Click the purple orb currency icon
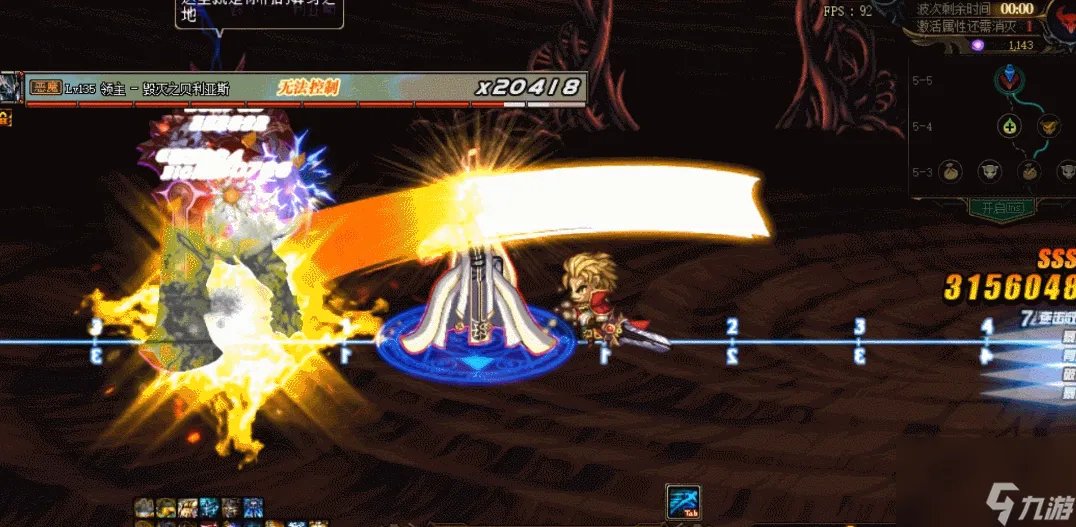This screenshot has height=527, width=1076. pyautogui.click(x=978, y=45)
